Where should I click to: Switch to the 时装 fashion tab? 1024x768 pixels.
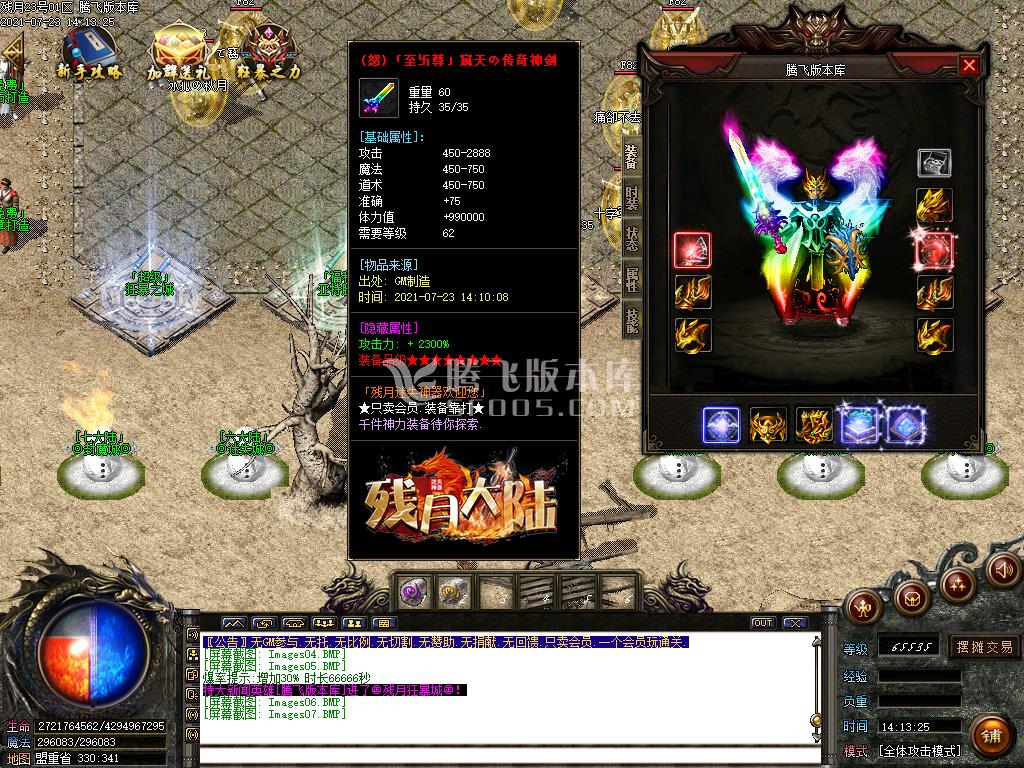[x=631, y=196]
